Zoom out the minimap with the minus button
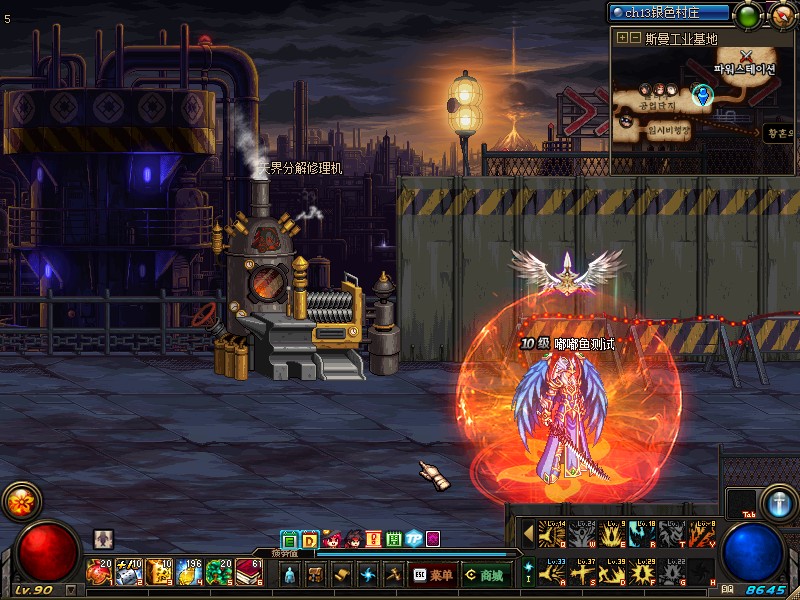Viewport: 800px width, 600px height. [635, 38]
